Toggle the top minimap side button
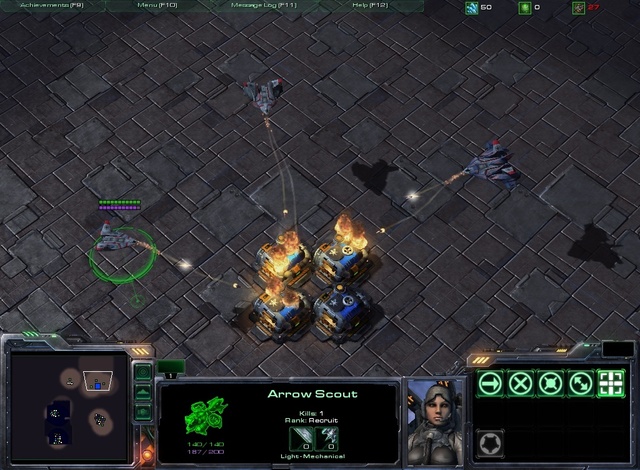The image size is (640, 470). tap(143, 372)
